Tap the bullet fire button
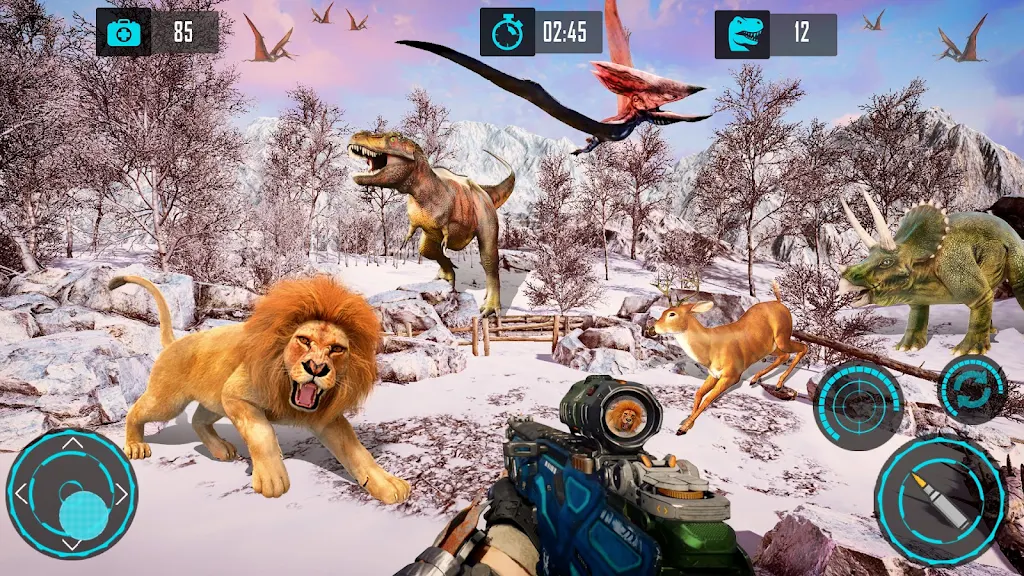 click(939, 499)
